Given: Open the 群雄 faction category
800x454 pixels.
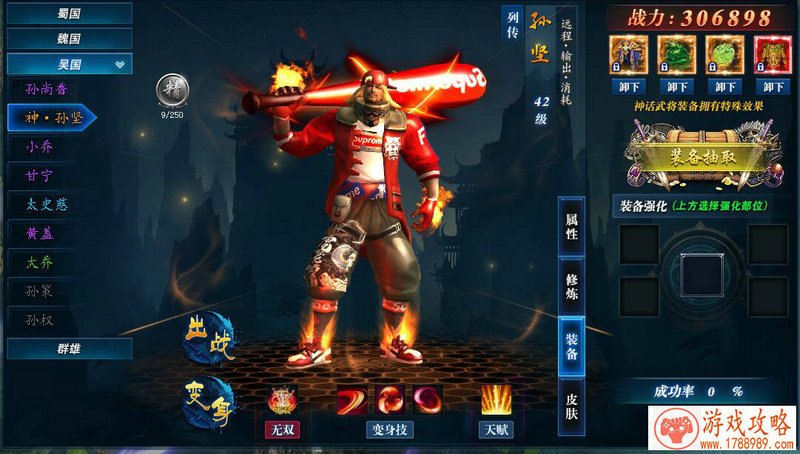Looking at the screenshot, I should [68, 348].
